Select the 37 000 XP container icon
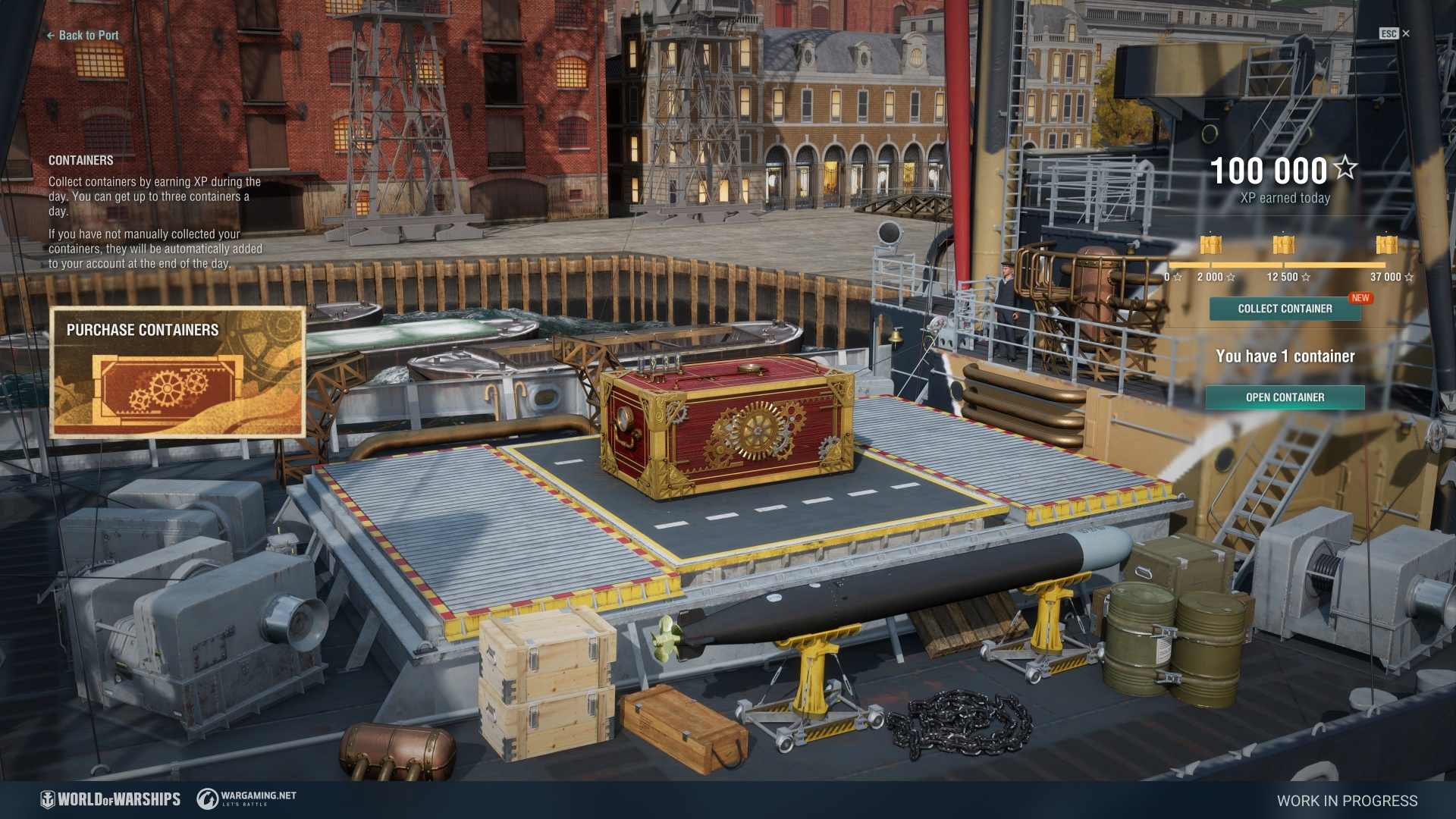This screenshot has height=819, width=1456. click(x=1386, y=245)
